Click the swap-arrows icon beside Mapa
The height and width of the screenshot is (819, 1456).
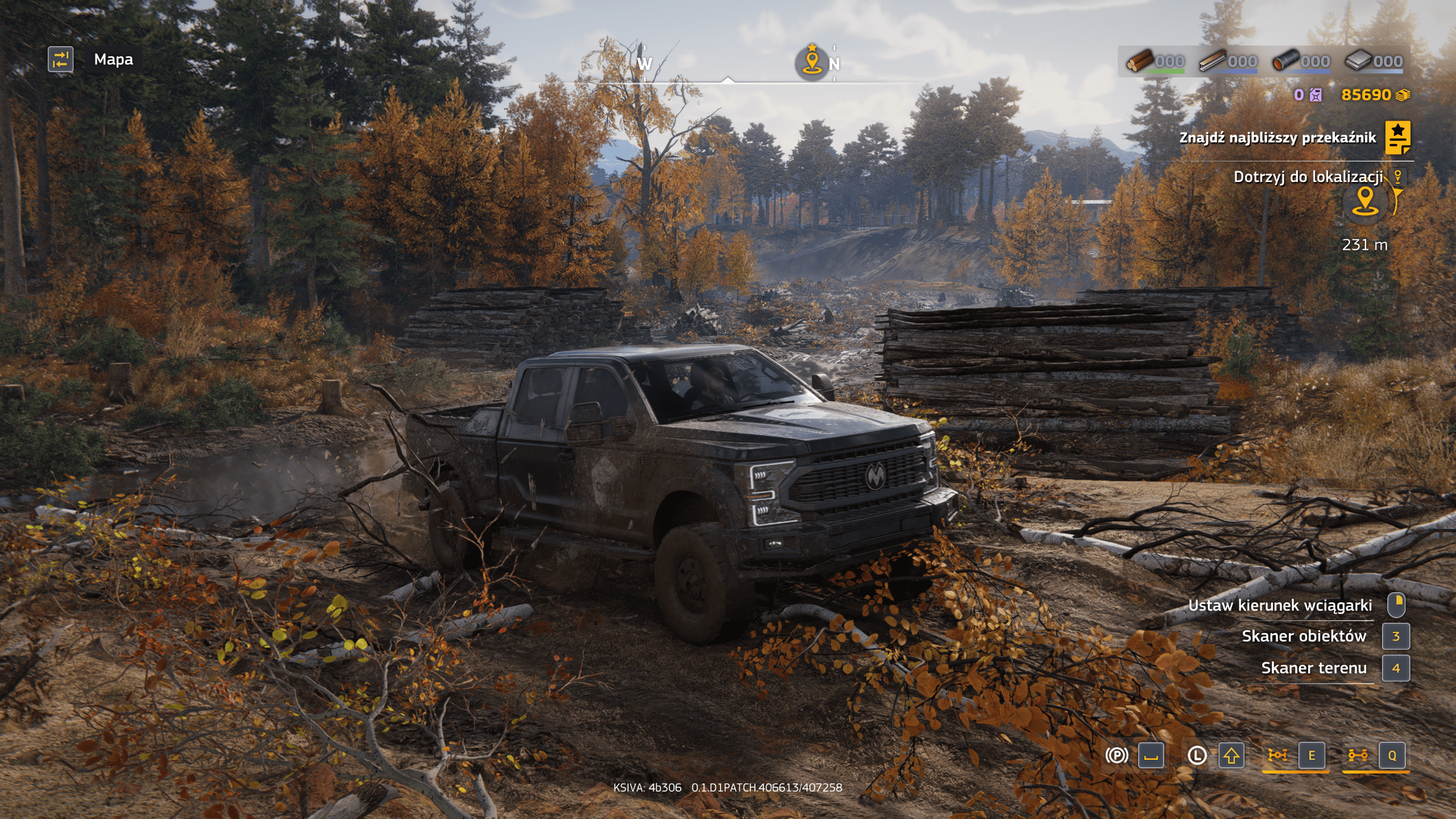click(60, 60)
